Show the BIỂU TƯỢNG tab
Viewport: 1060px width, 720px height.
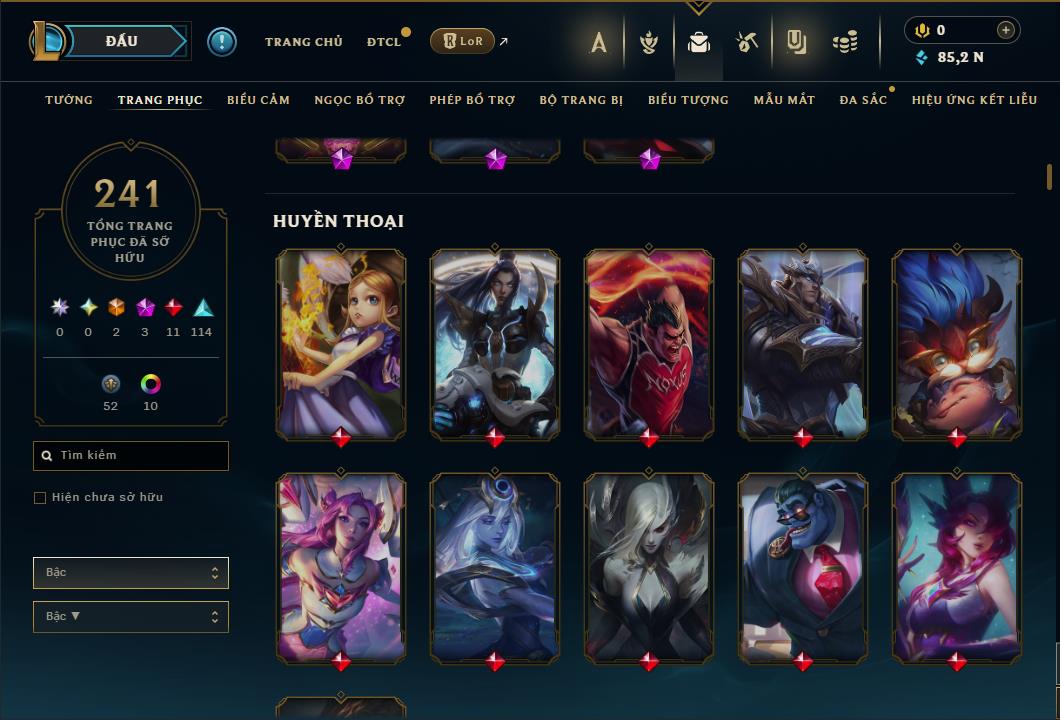[688, 100]
